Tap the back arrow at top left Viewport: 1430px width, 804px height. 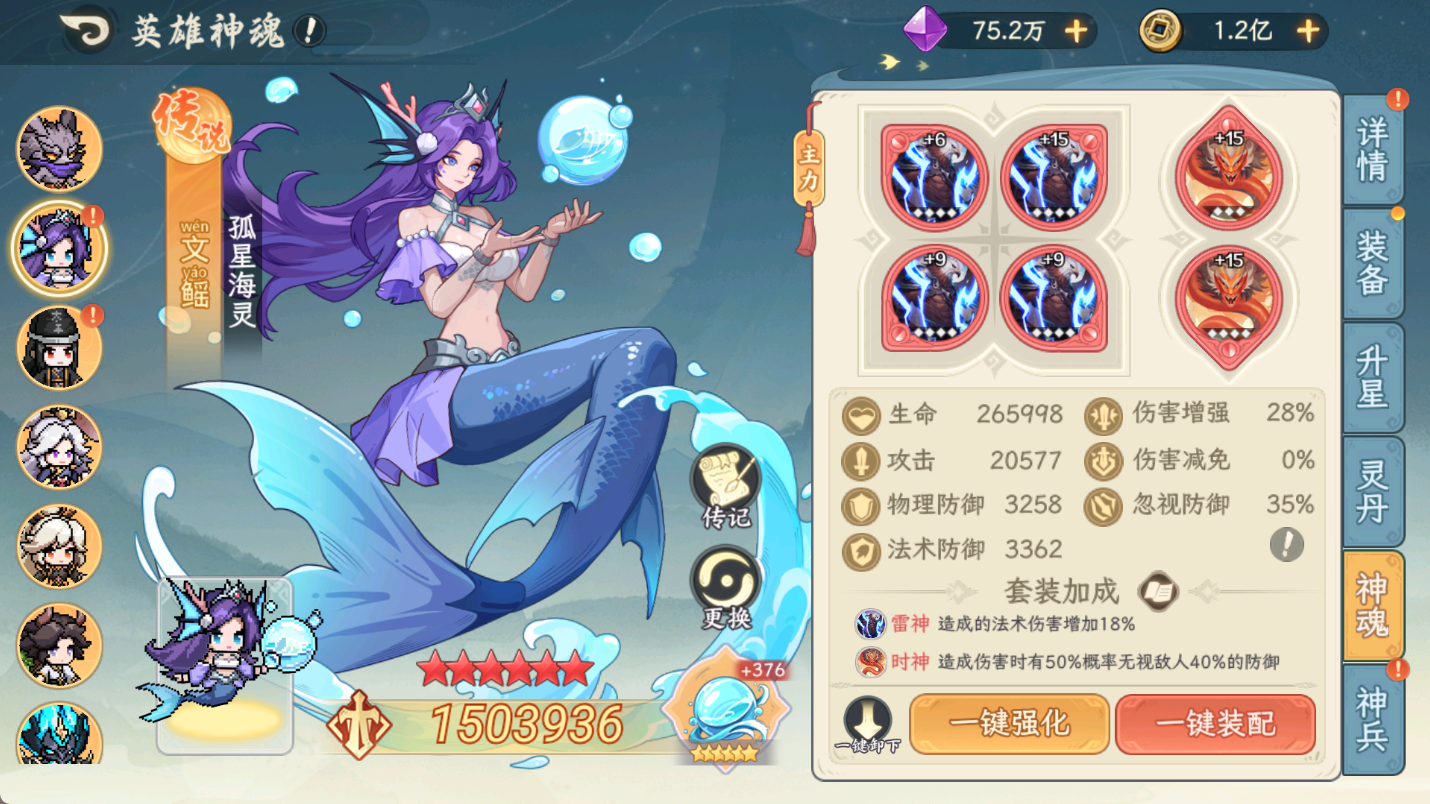point(83,29)
